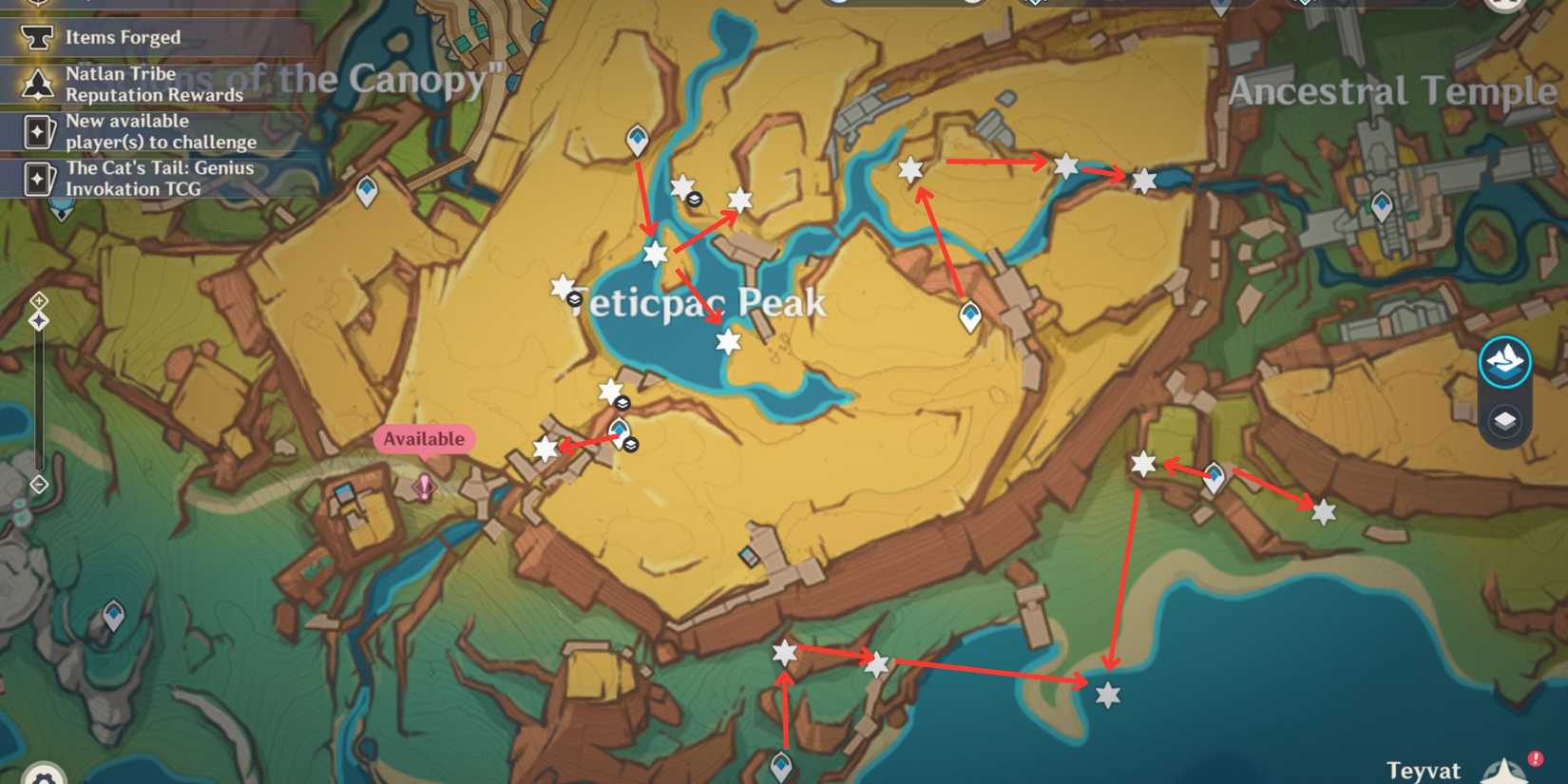Click the zoom slider handle on the left
Viewport: 1568px width, 784px height.
click(38, 320)
